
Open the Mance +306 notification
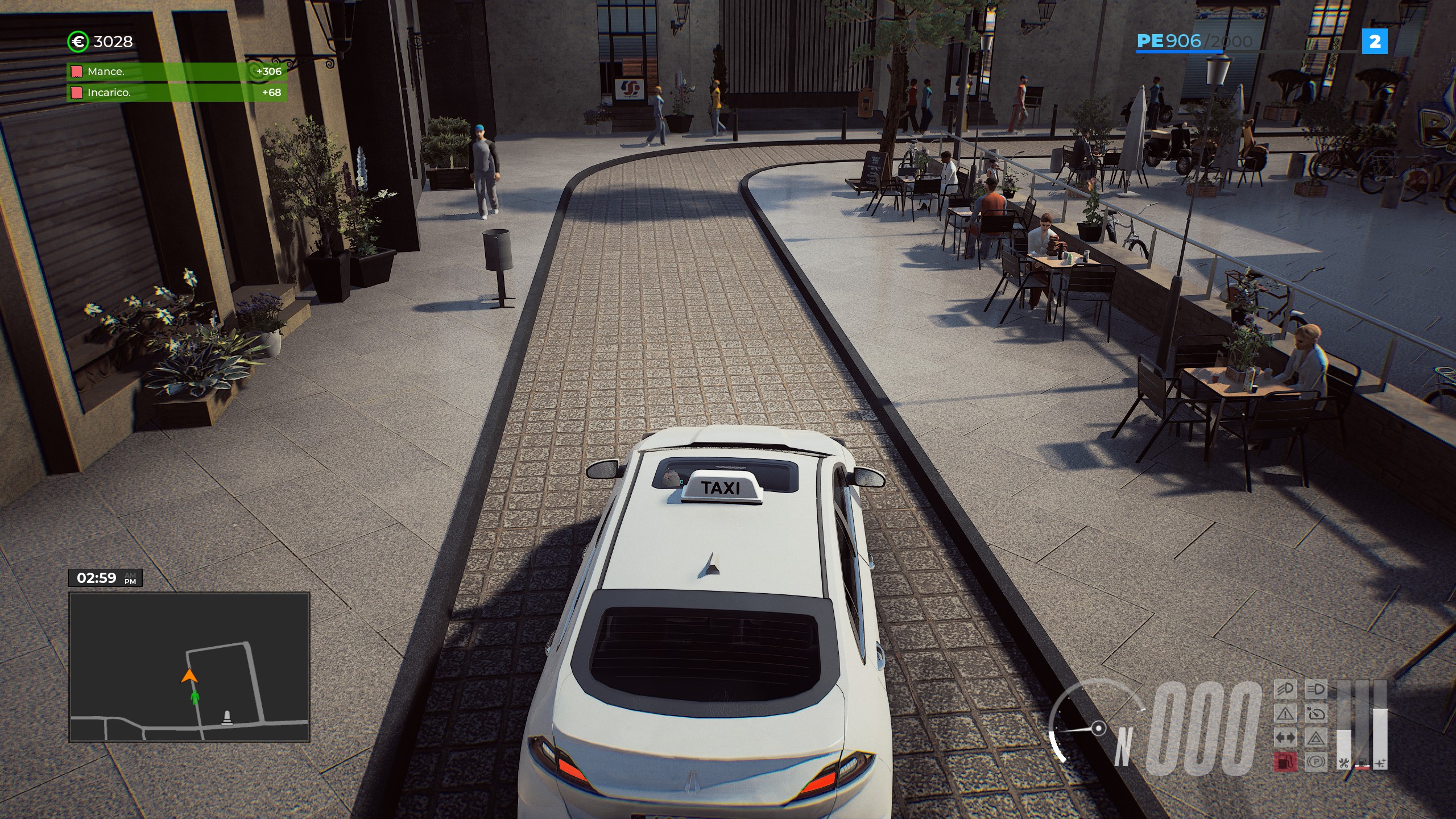pyautogui.click(x=177, y=72)
